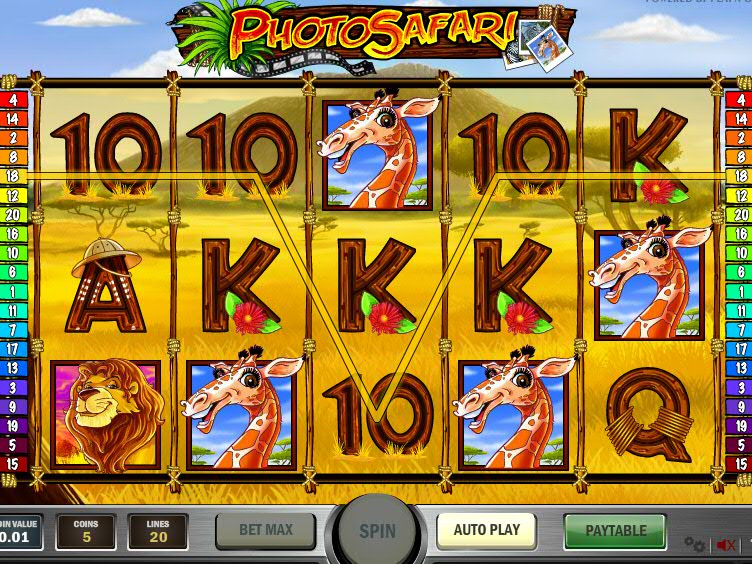This screenshot has height=564, width=752.
Task: Change the Coins bet amount
Action: [85, 532]
